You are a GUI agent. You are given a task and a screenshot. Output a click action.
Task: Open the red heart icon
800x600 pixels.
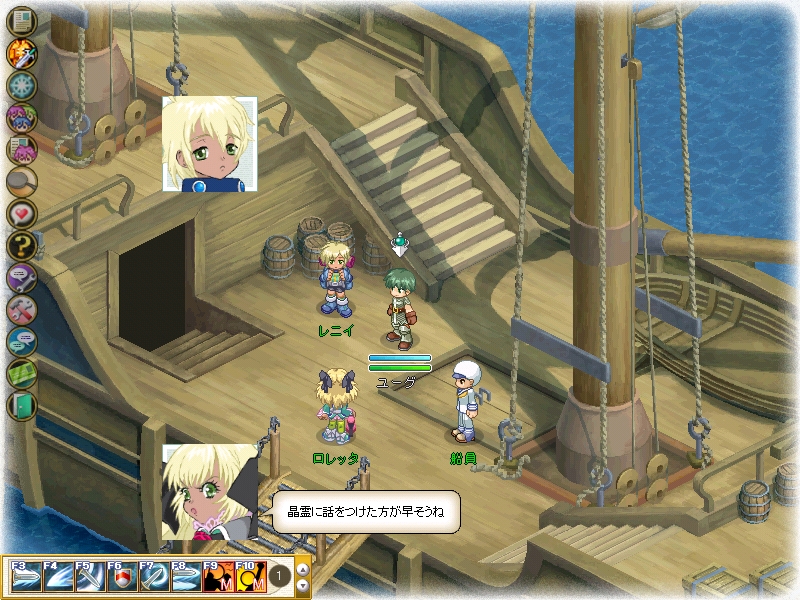[21, 213]
